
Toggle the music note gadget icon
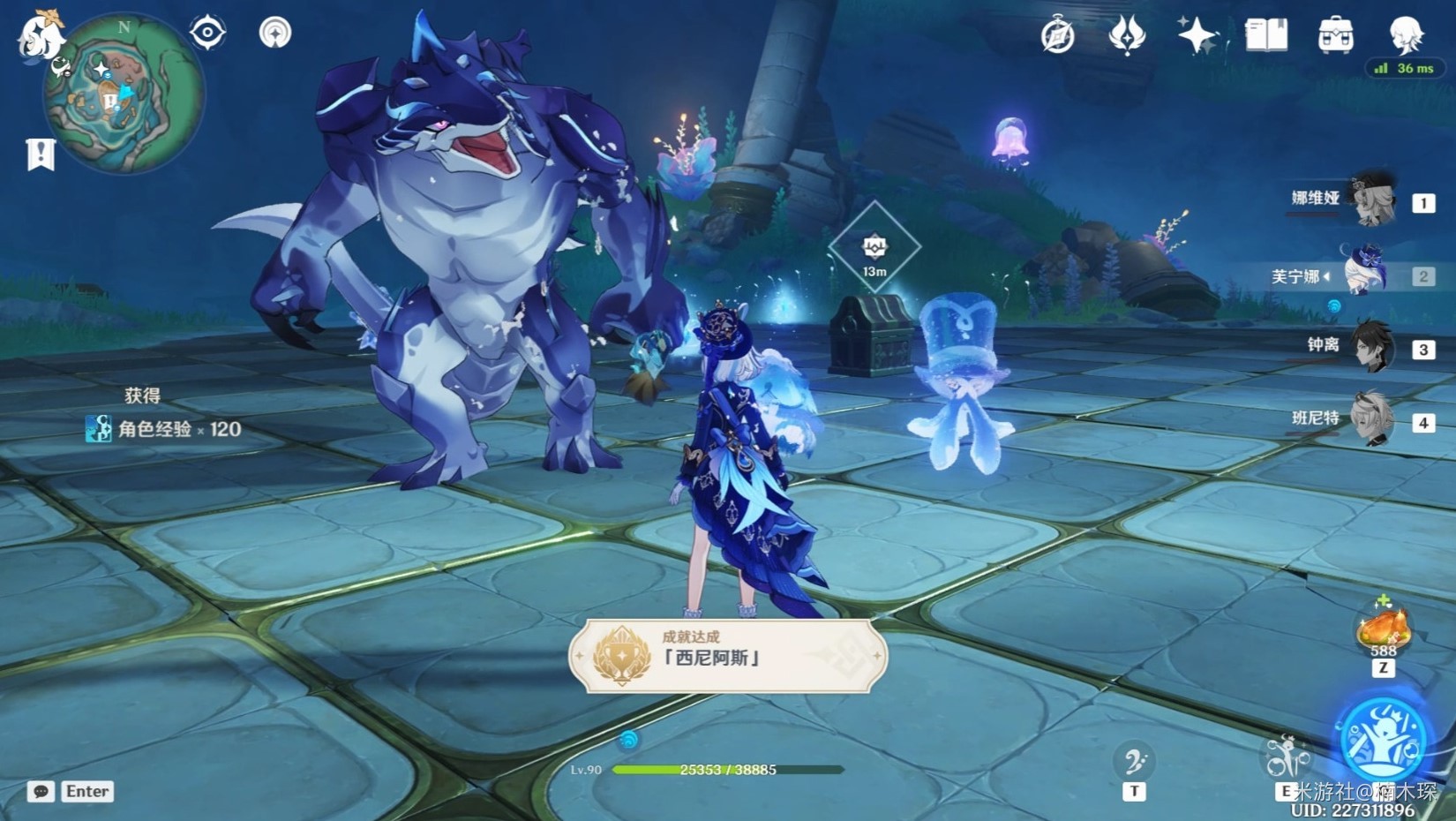click(x=1134, y=761)
